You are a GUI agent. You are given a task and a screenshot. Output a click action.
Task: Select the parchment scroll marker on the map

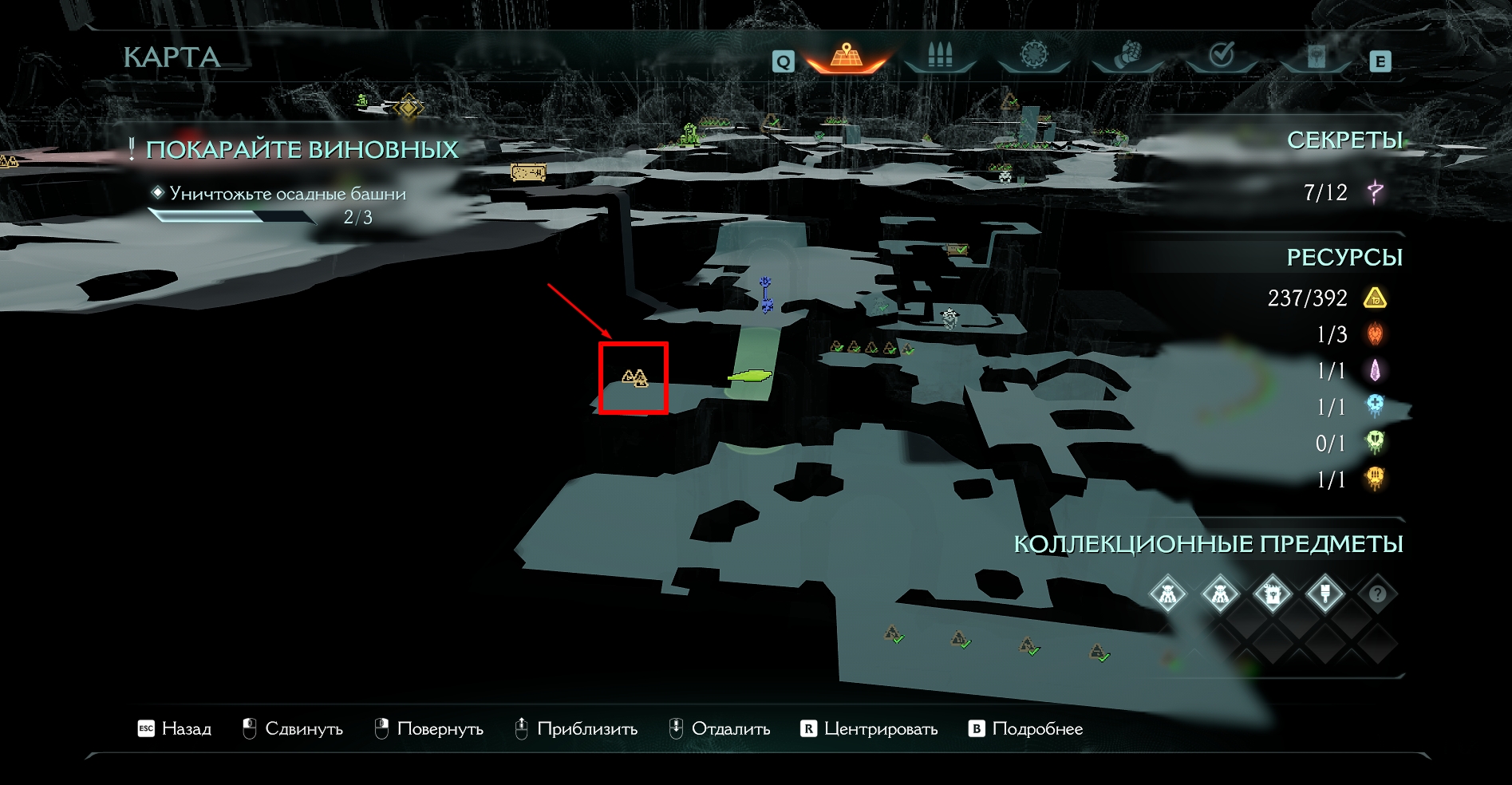click(x=528, y=172)
